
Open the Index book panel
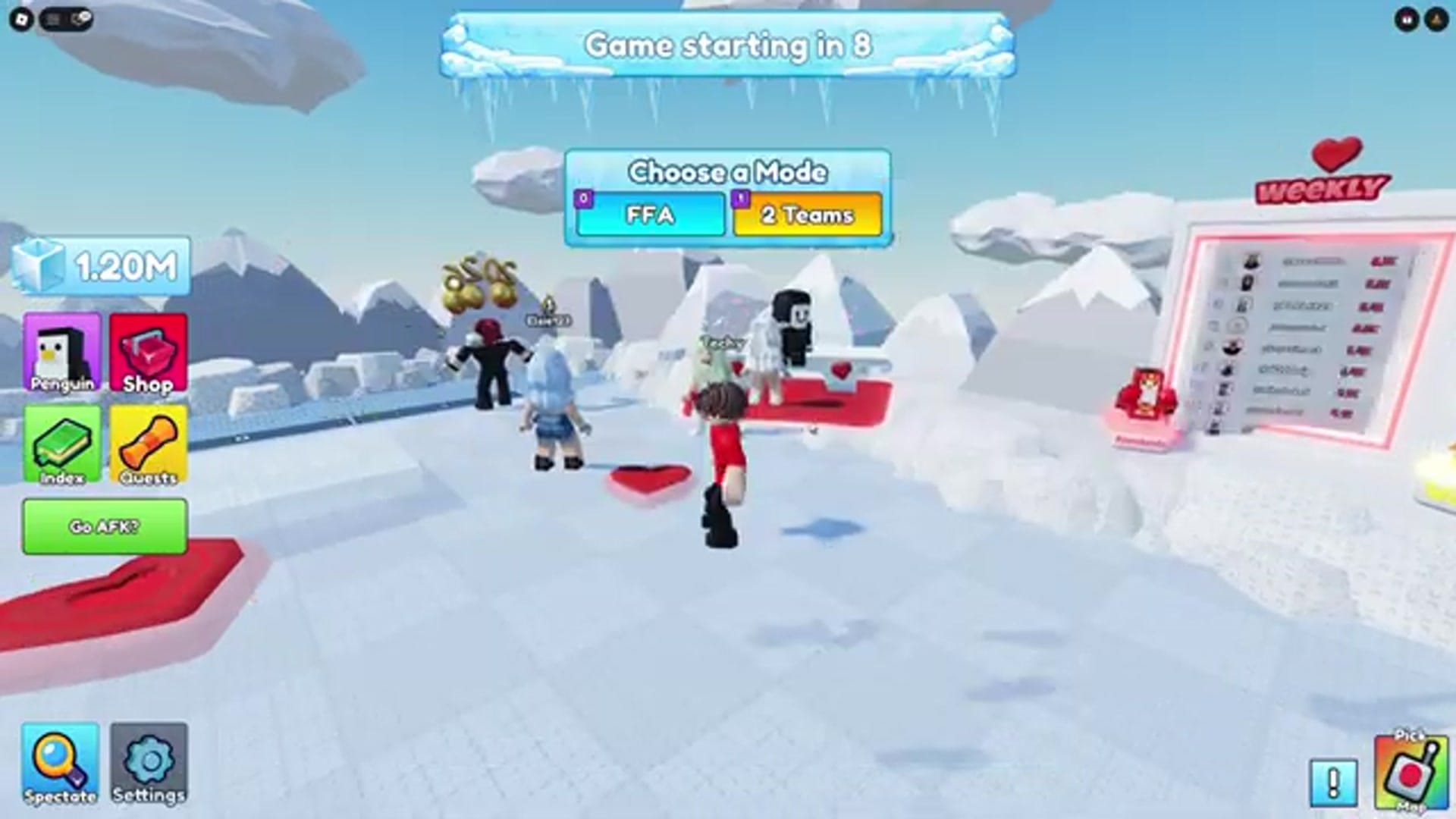click(x=63, y=445)
